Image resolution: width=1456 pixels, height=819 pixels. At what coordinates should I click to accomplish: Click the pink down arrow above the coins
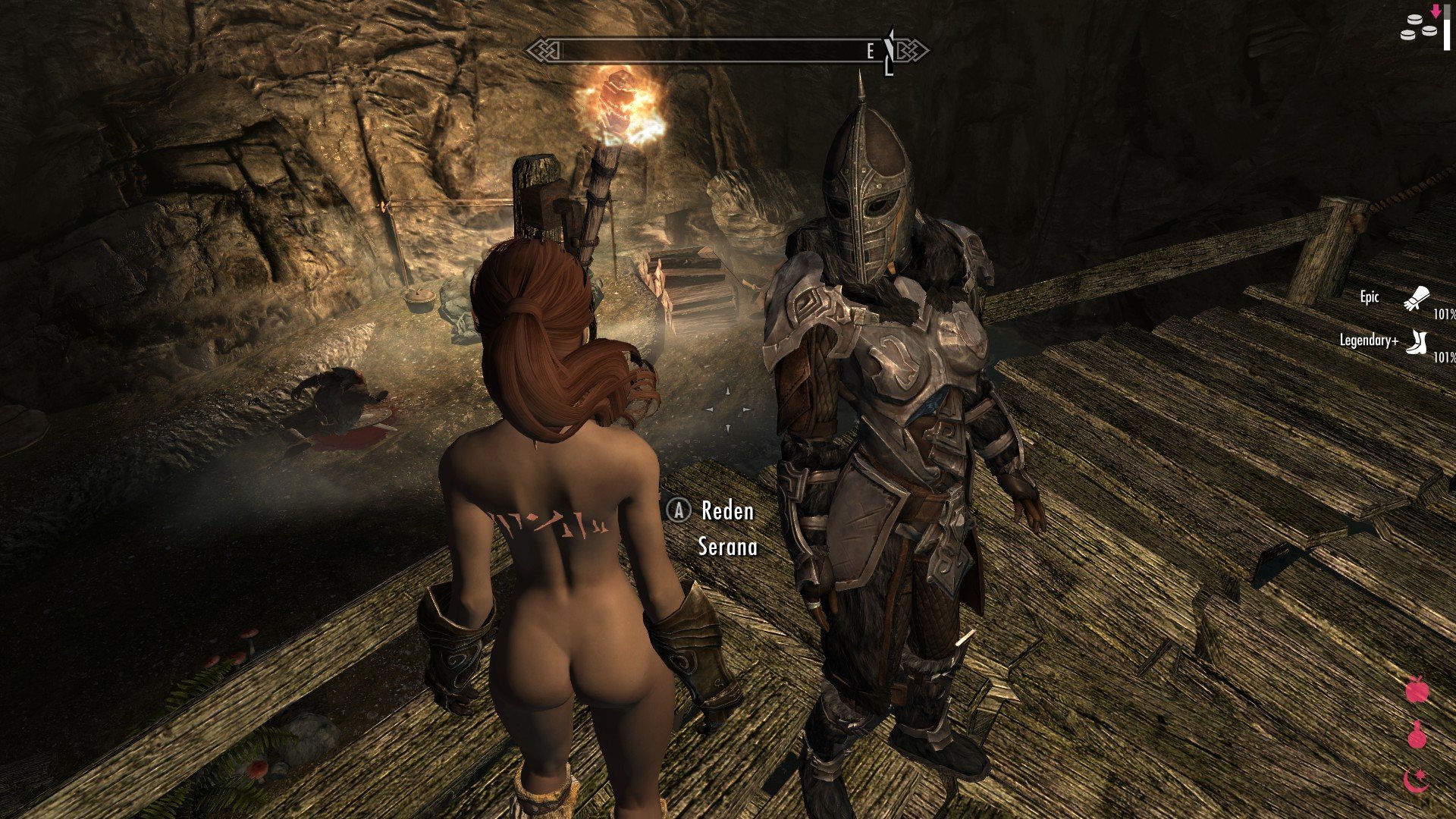[x=1436, y=11]
